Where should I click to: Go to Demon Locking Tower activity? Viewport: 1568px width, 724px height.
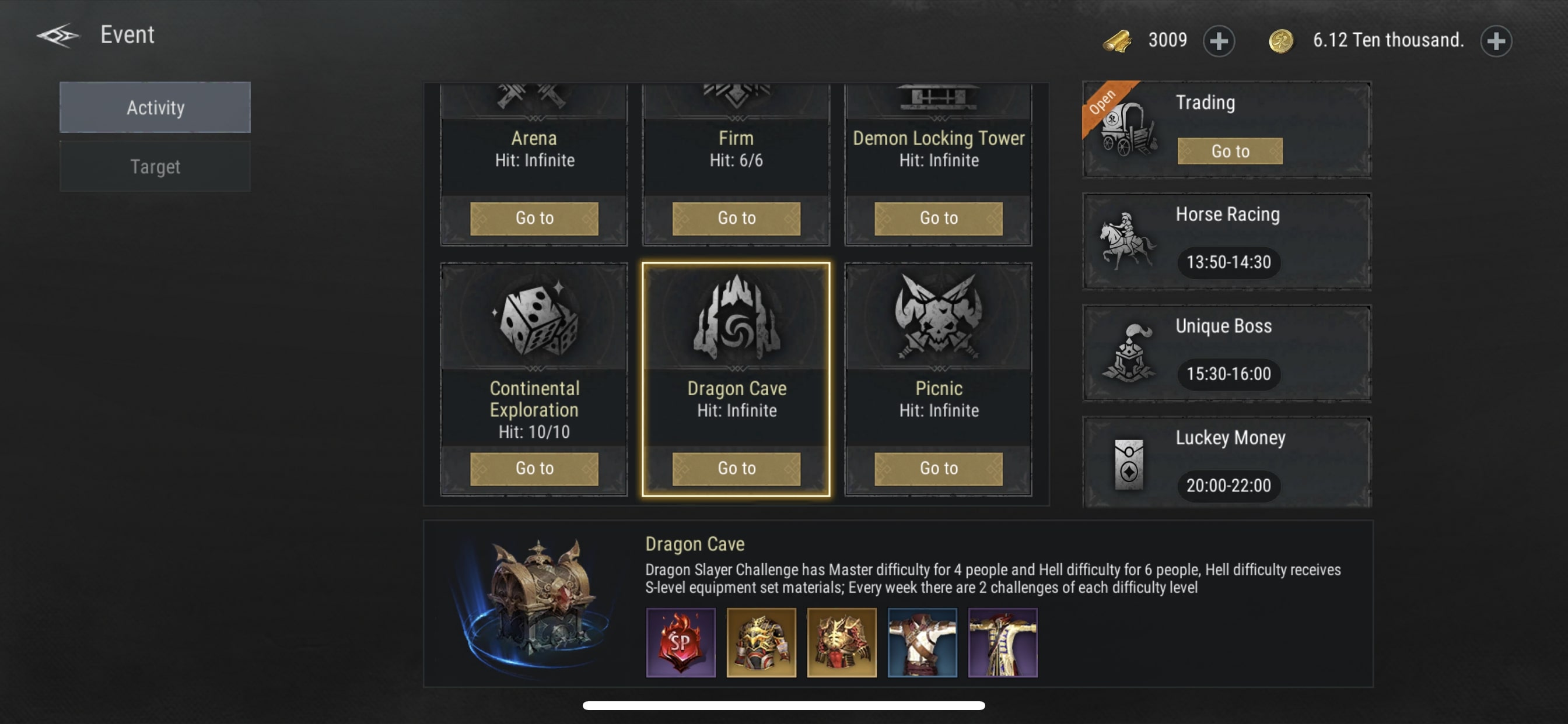coord(938,218)
